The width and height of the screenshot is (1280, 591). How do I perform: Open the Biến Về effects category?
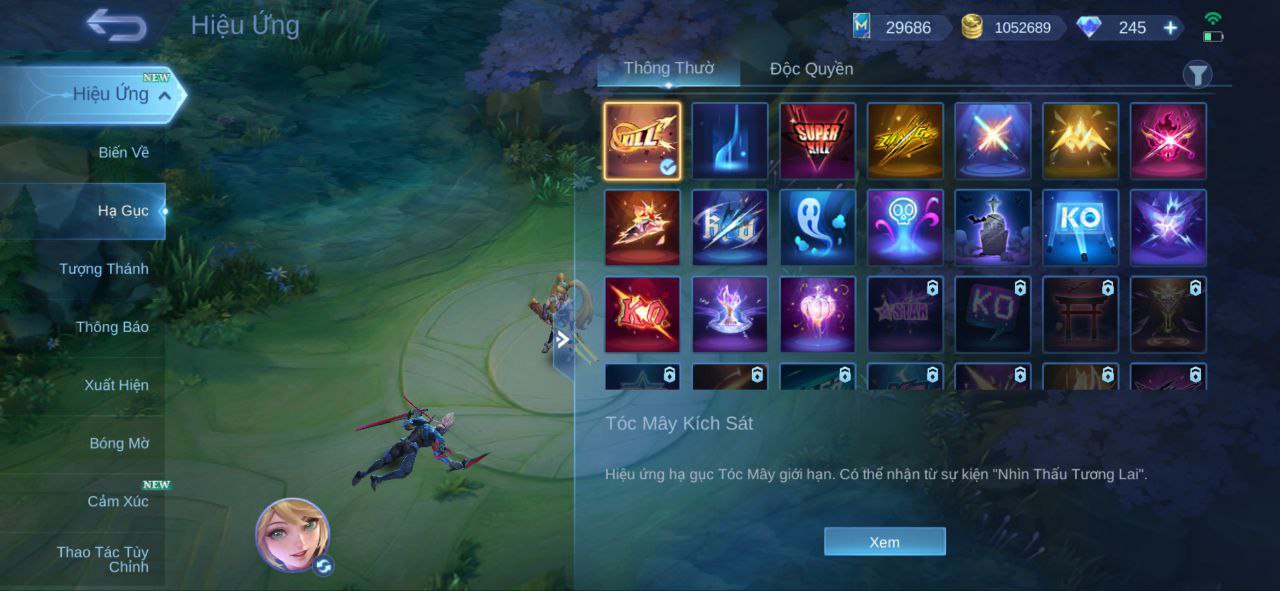pyautogui.click(x=123, y=152)
